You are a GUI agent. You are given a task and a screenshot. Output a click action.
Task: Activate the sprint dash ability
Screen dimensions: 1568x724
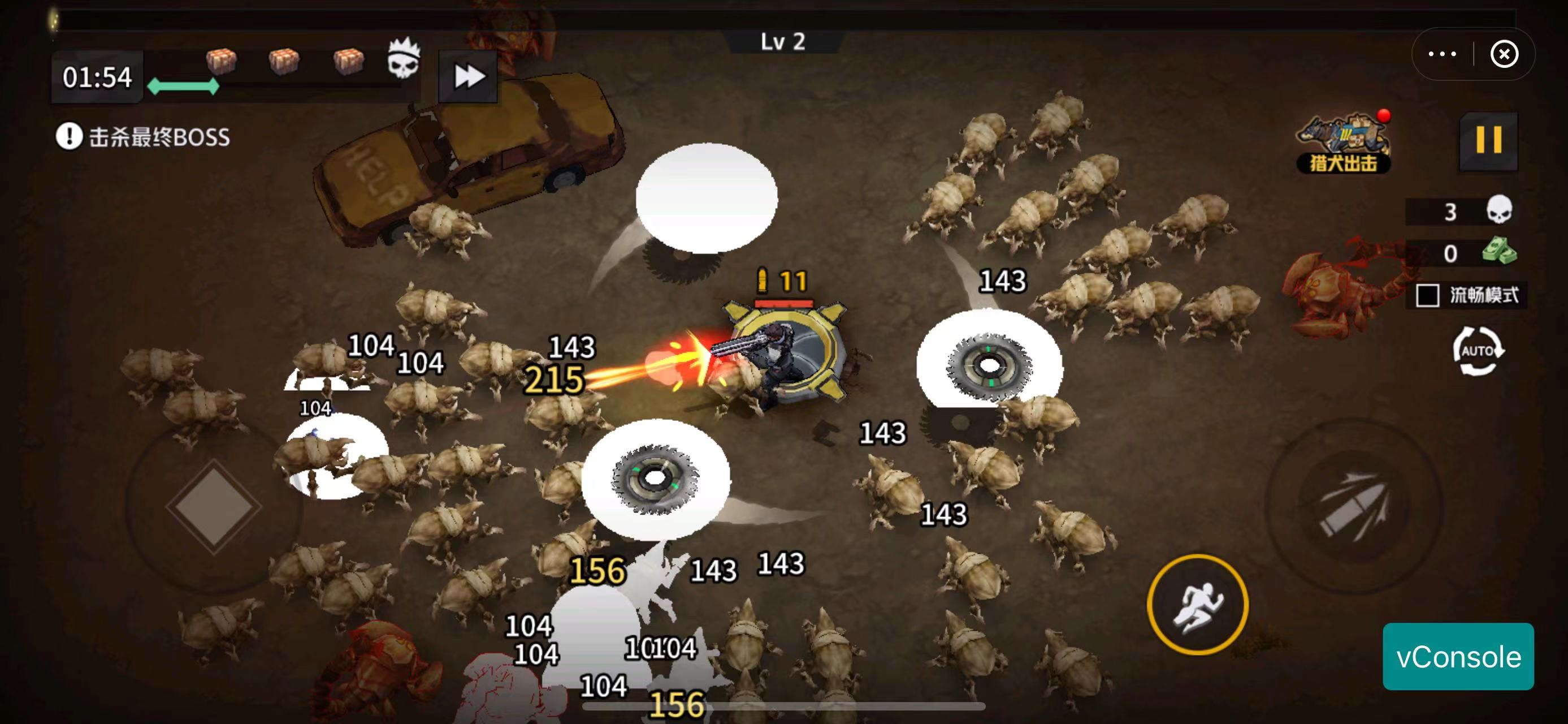coord(1197,604)
